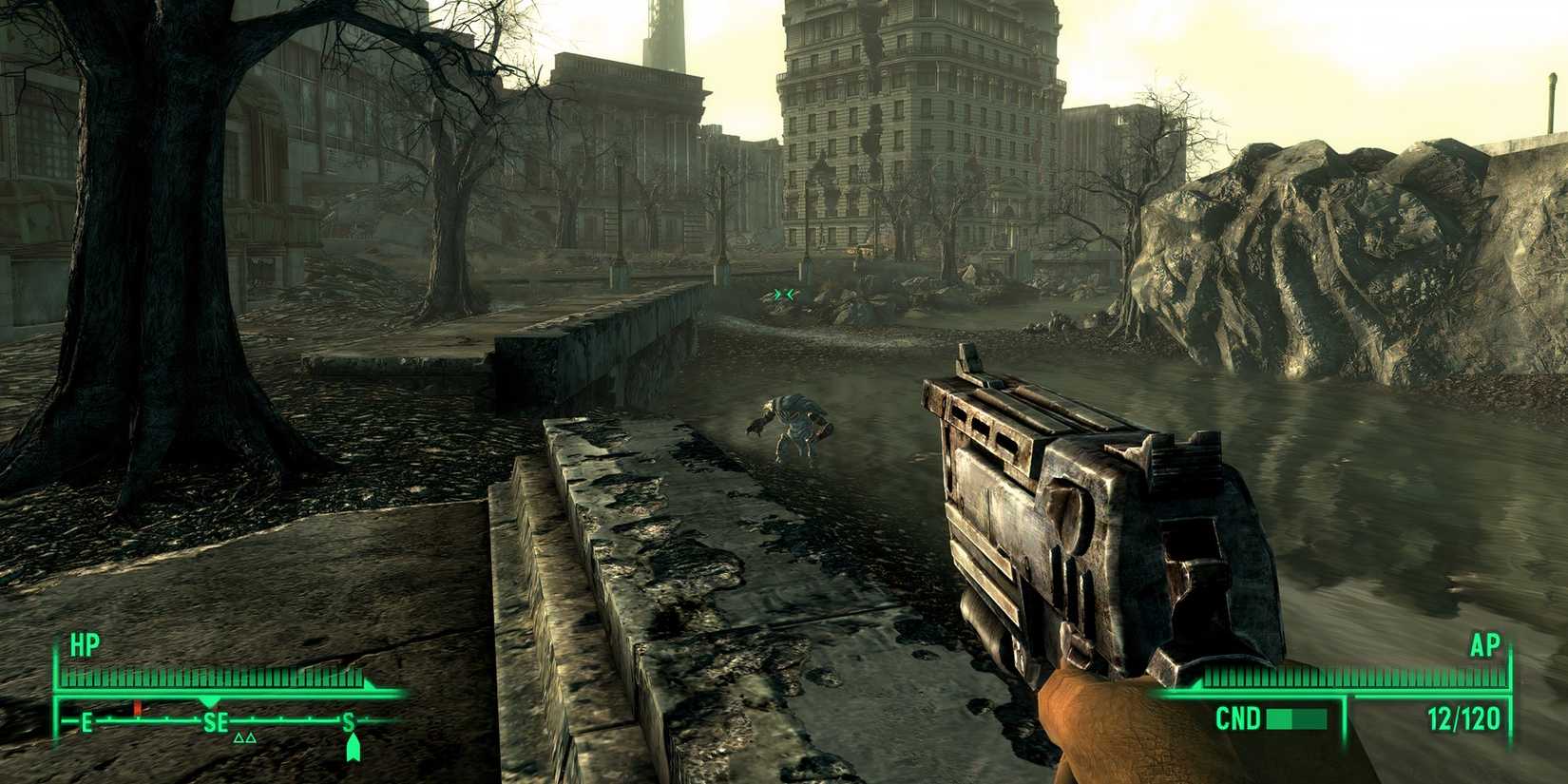The width and height of the screenshot is (1568, 784).
Task: Select the 12/120 ammo counter
Action: tap(1463, 717)
